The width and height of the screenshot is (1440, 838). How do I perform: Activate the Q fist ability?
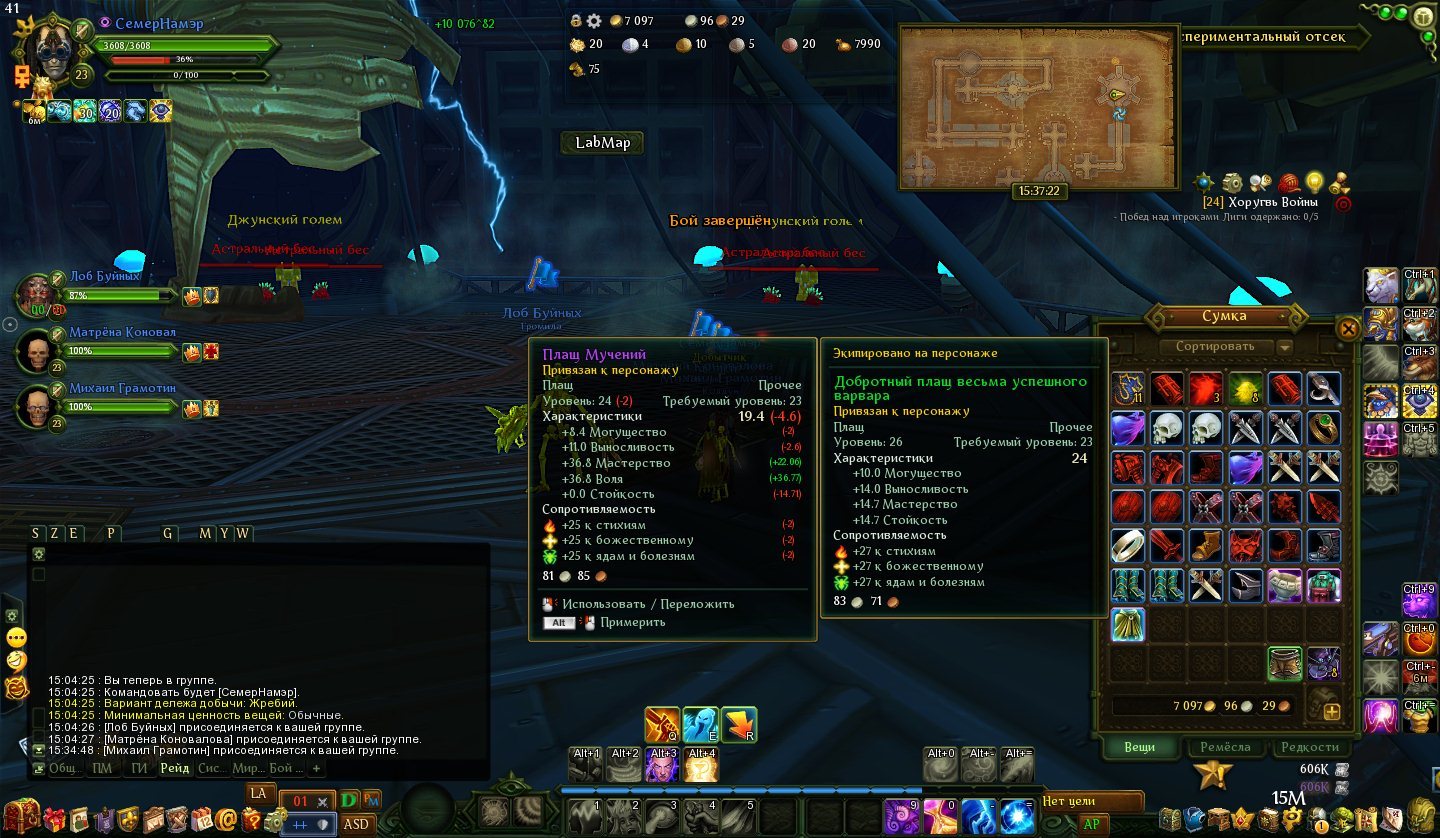[662, 725]
